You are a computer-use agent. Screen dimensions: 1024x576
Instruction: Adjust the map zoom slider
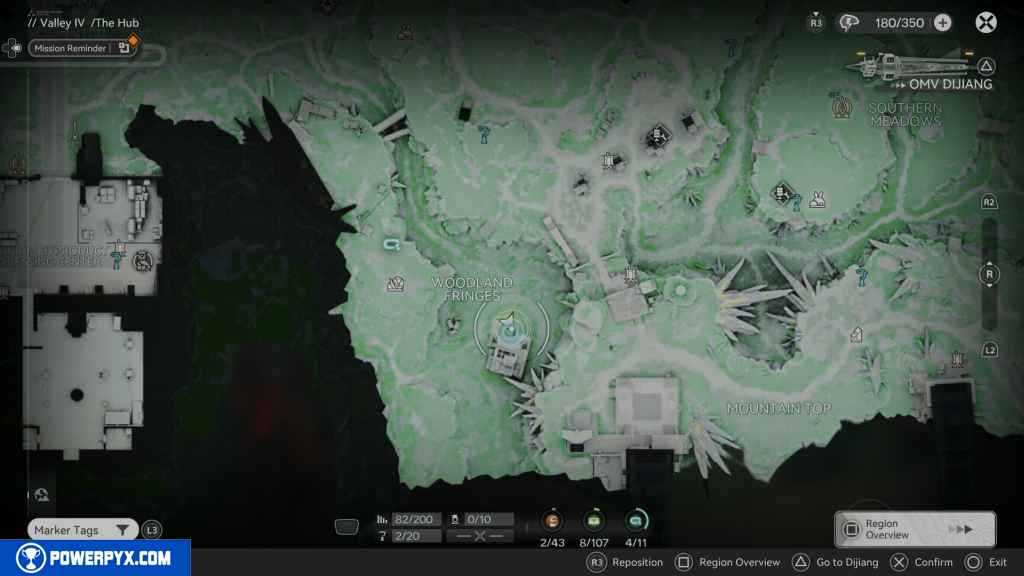coord(990,275)
